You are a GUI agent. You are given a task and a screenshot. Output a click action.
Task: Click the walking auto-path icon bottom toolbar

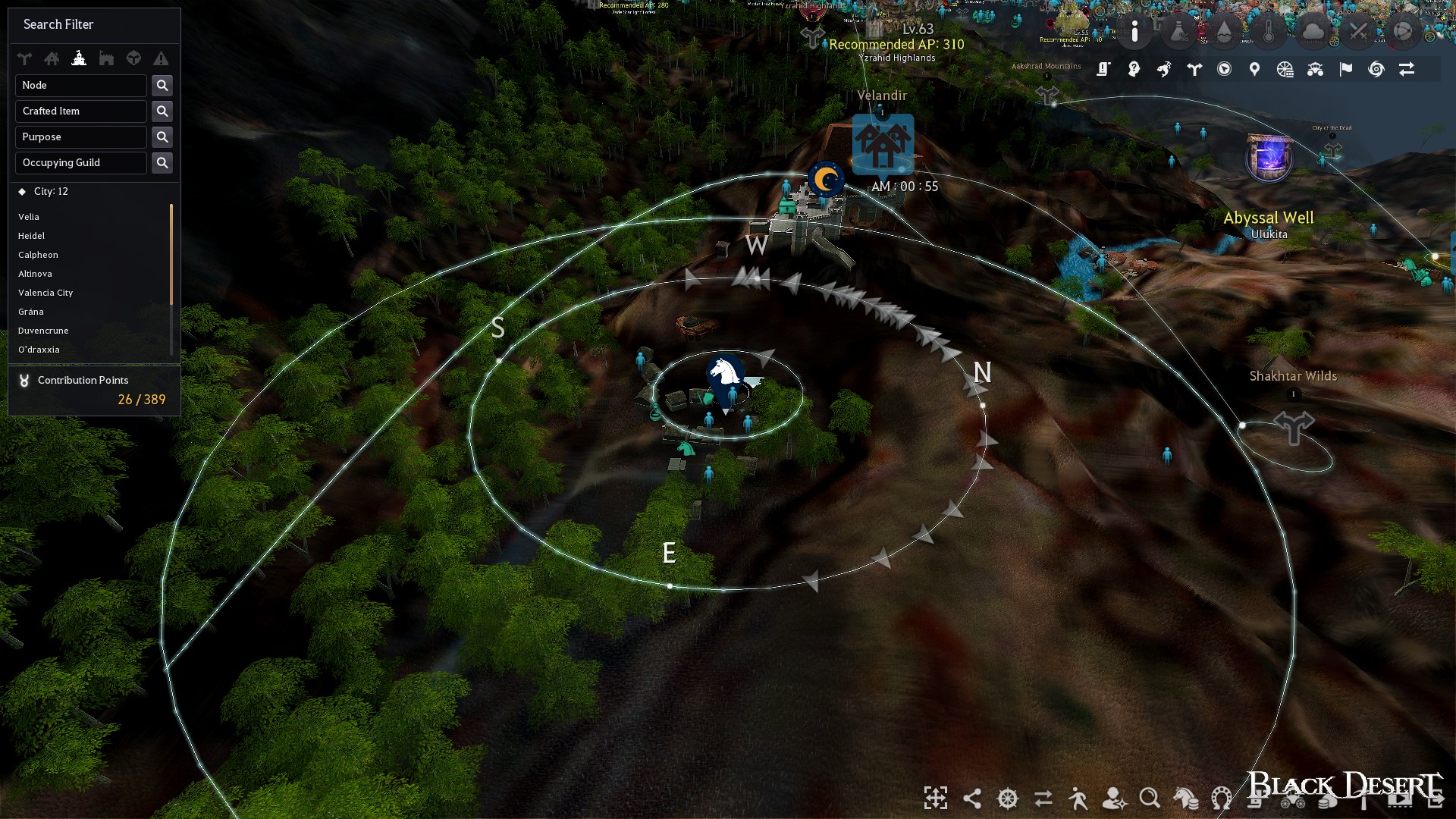coord(1078,799)
